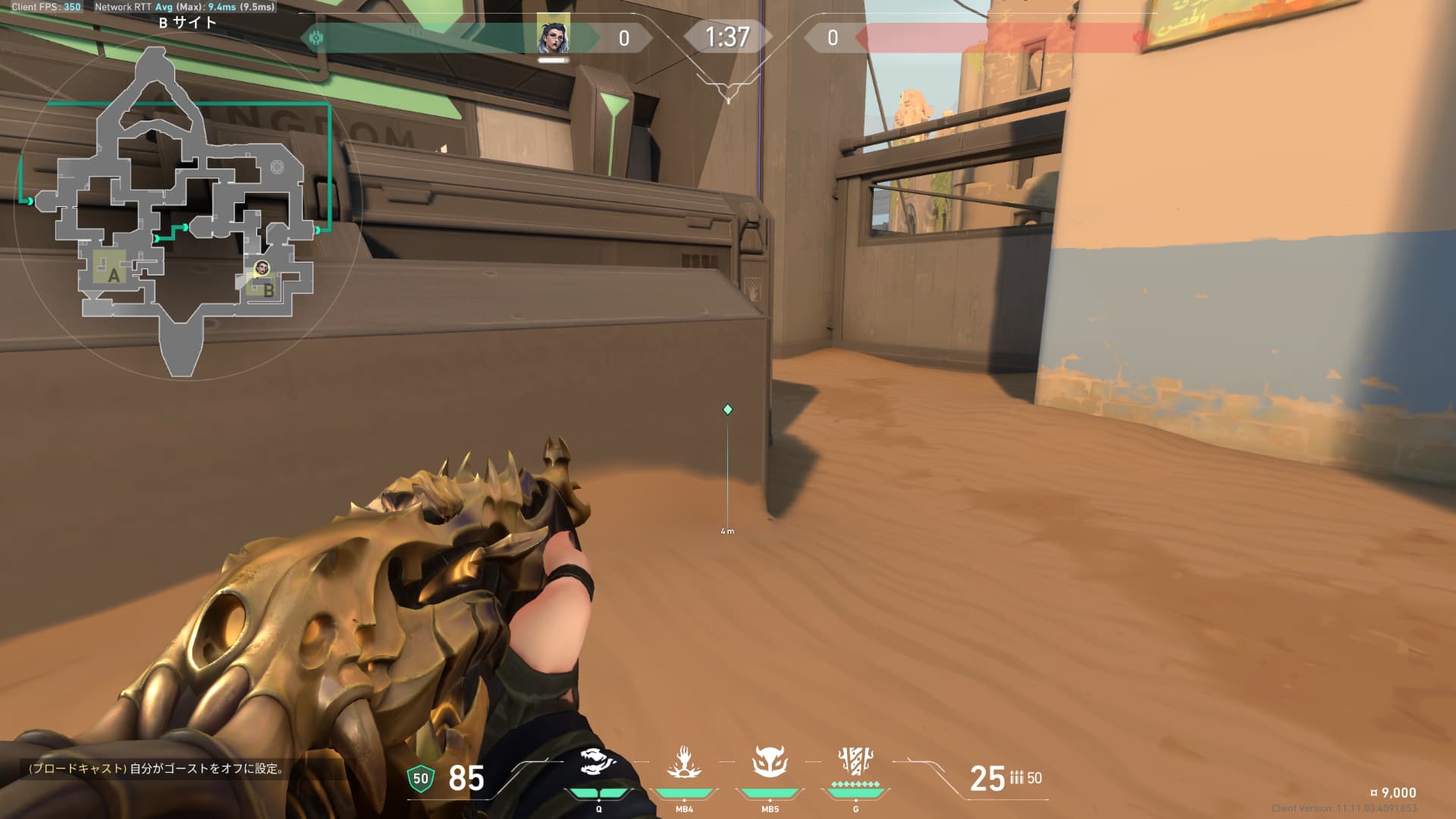Select the A site marker on minimap
The height and width of the screenshot is (819, 1456).
coord(114,275)
